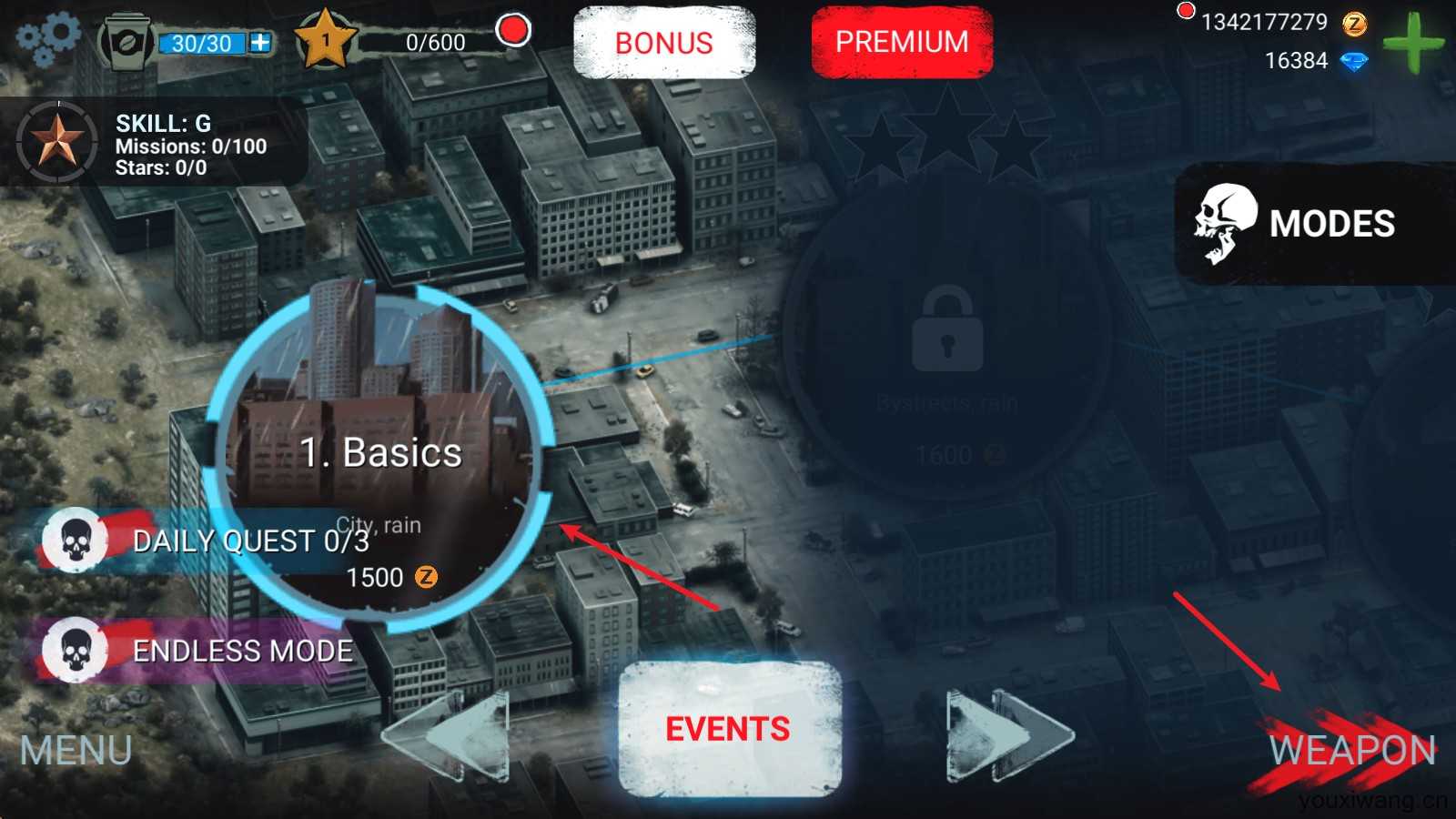Open the BONUS panel
Viewport: 1456px width, 819px height.
[x=664, y=43]
